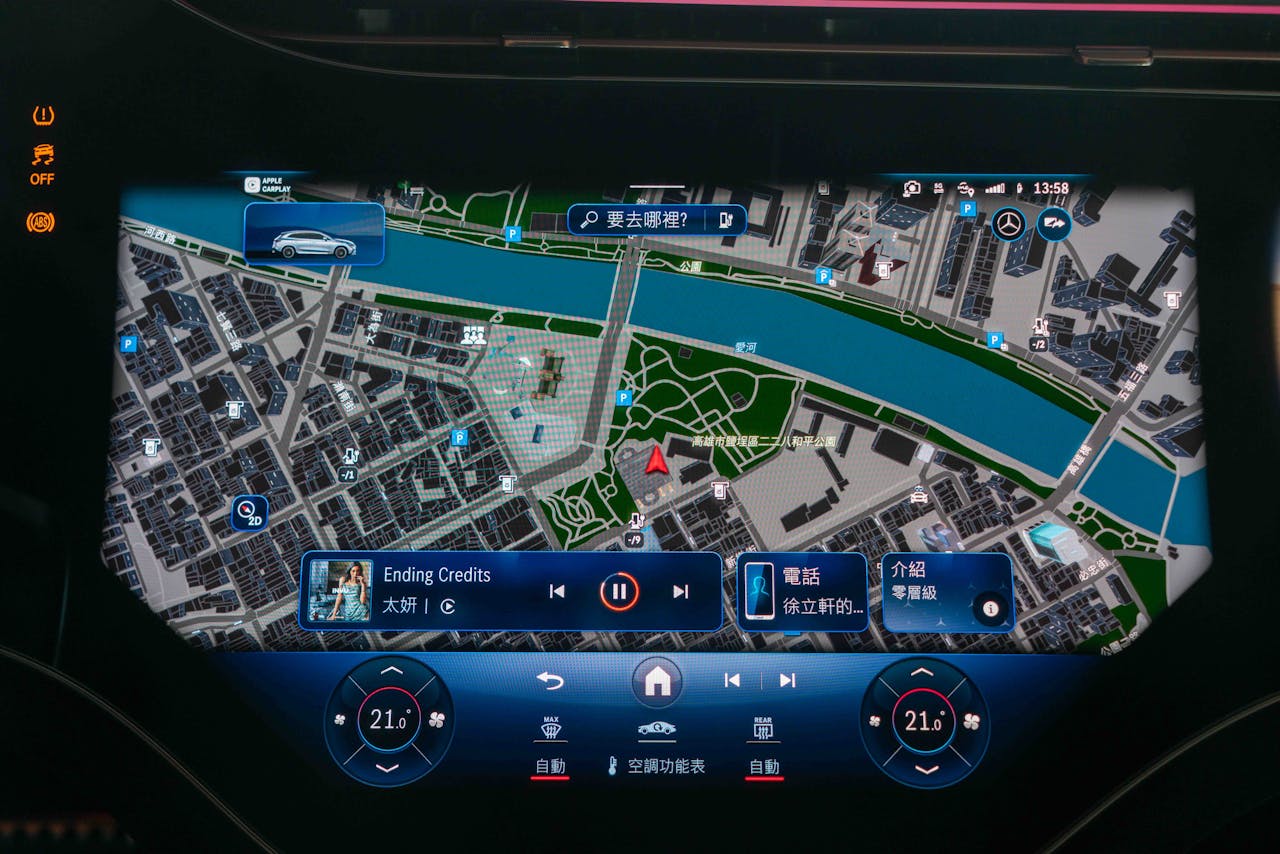Select the car icon above 空調功能表

656,729
